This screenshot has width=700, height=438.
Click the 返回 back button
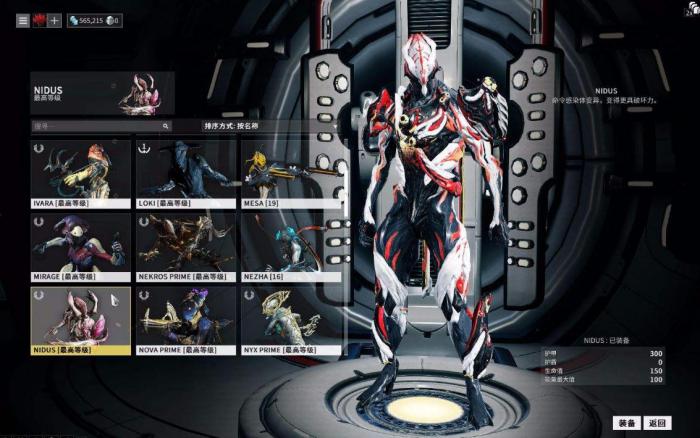656,423
